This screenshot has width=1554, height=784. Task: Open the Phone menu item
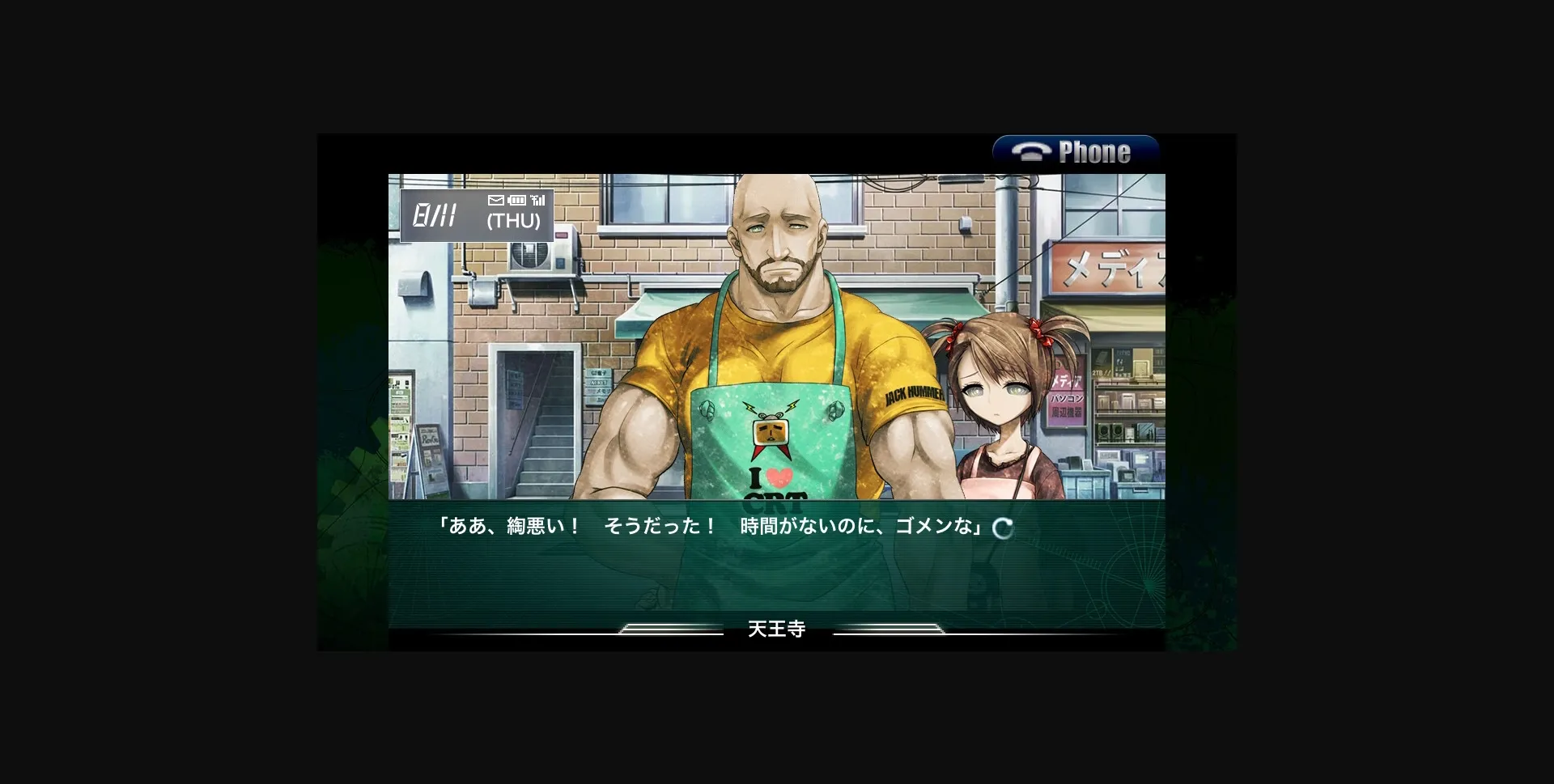point(1076,151)
